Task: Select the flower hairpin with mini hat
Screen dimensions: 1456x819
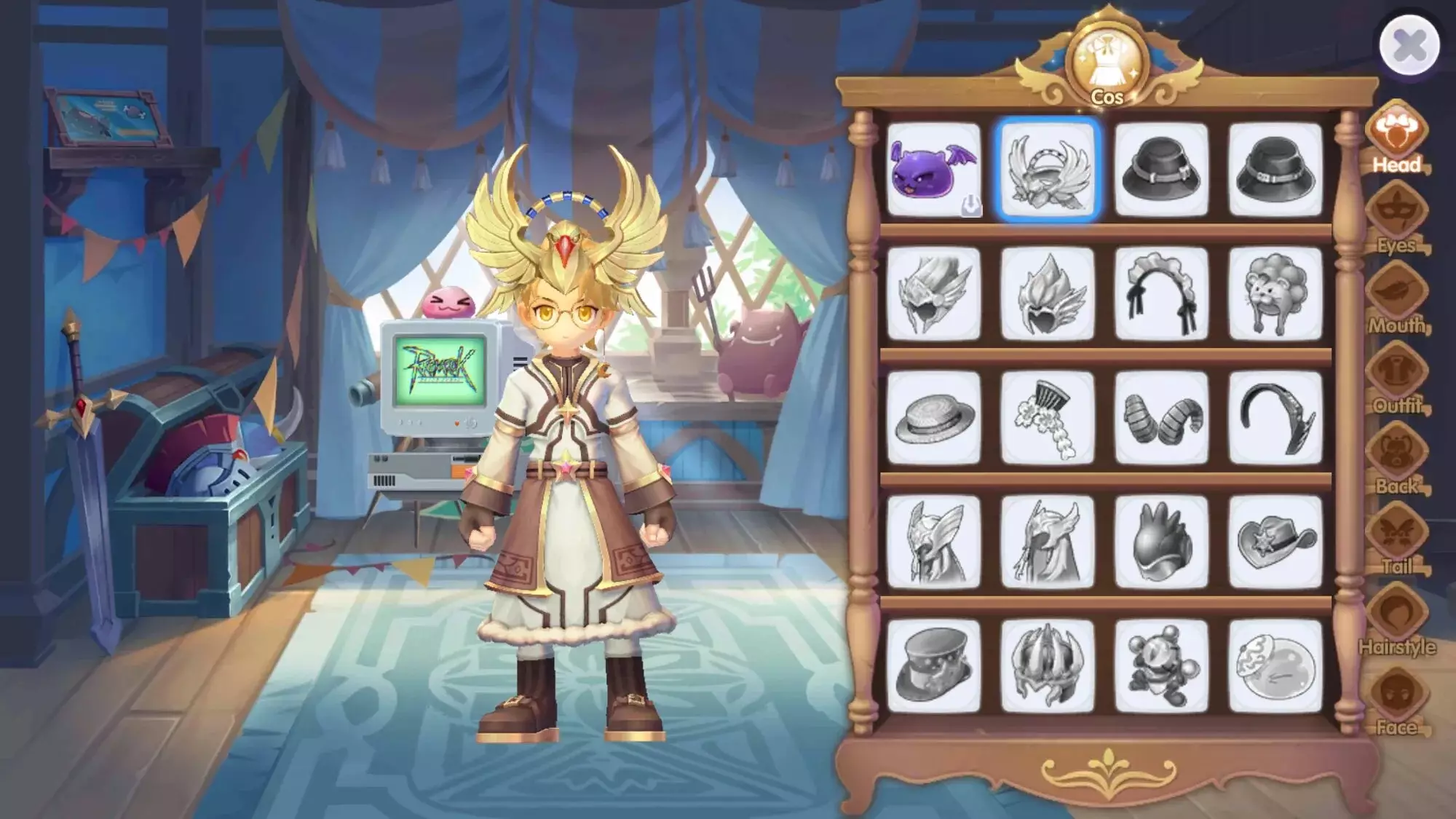Action: 1048,418
